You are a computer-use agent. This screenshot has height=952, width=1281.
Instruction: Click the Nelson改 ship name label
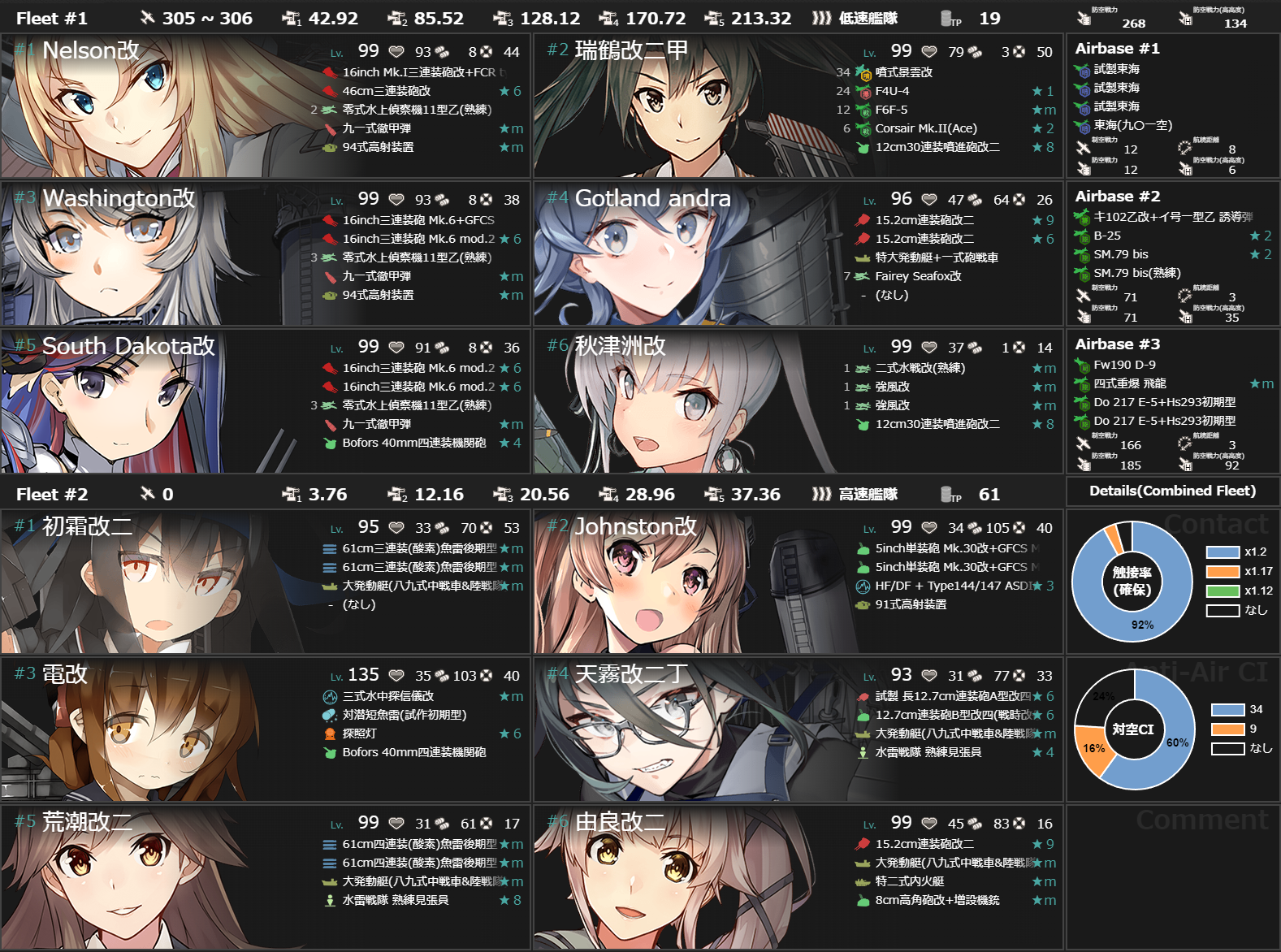89,50
